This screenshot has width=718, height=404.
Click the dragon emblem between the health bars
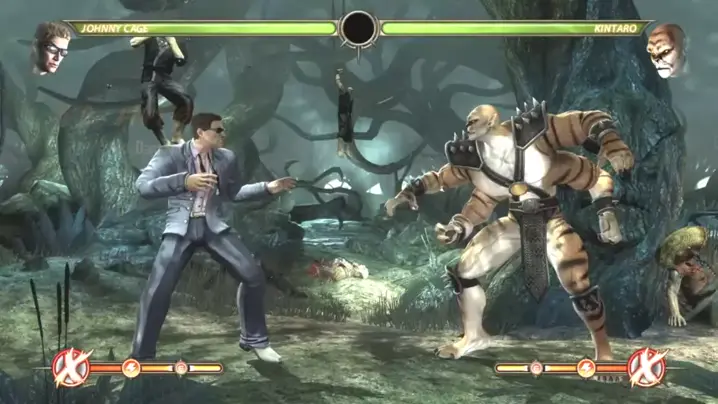pyautogui.click(x=358, y=29)
